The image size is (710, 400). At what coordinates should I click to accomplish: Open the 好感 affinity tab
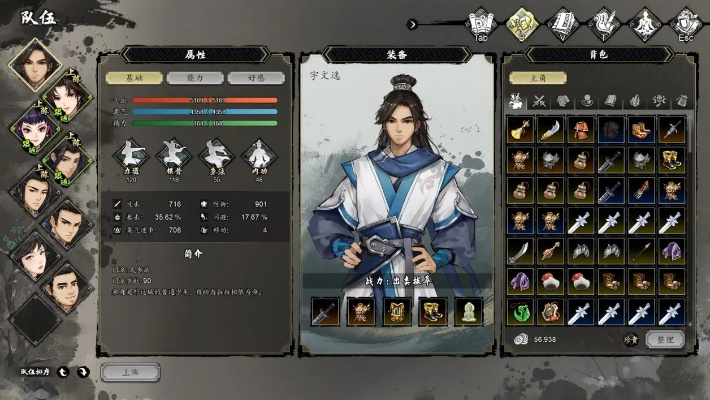245,77
